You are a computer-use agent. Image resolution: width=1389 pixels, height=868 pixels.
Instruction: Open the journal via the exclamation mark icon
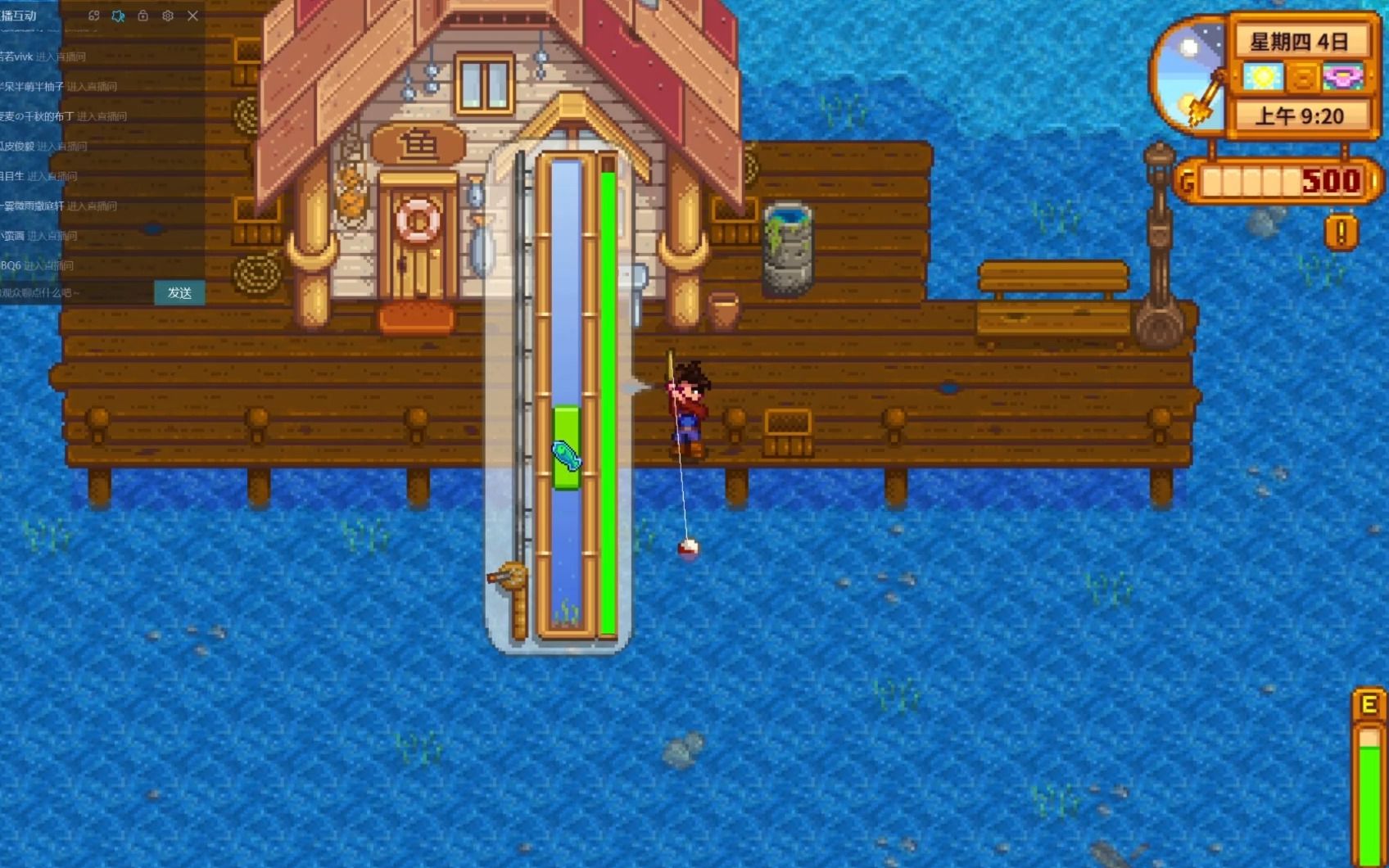1341,233
